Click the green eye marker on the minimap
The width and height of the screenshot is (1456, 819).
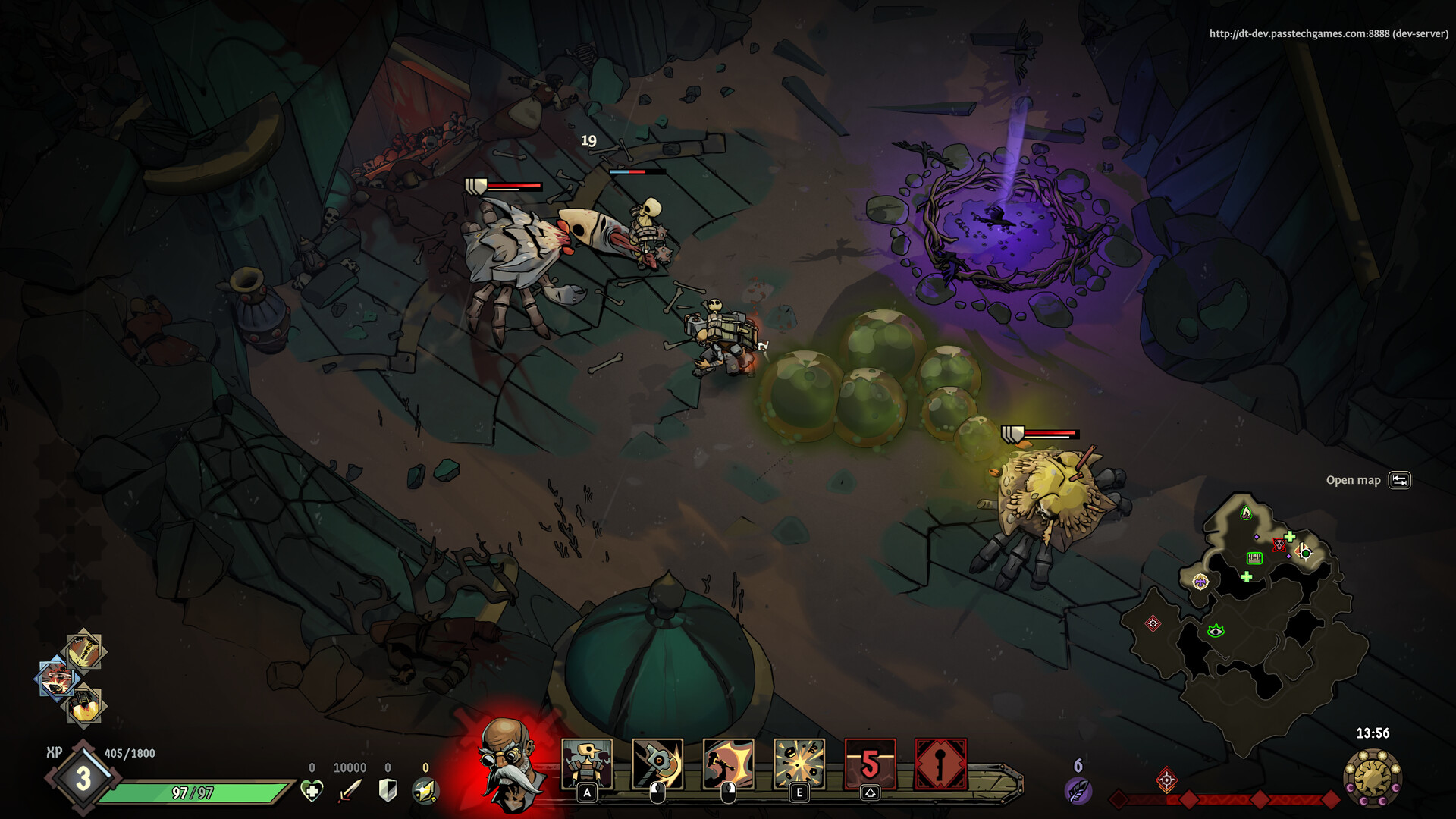click(x=1216, y=632)
